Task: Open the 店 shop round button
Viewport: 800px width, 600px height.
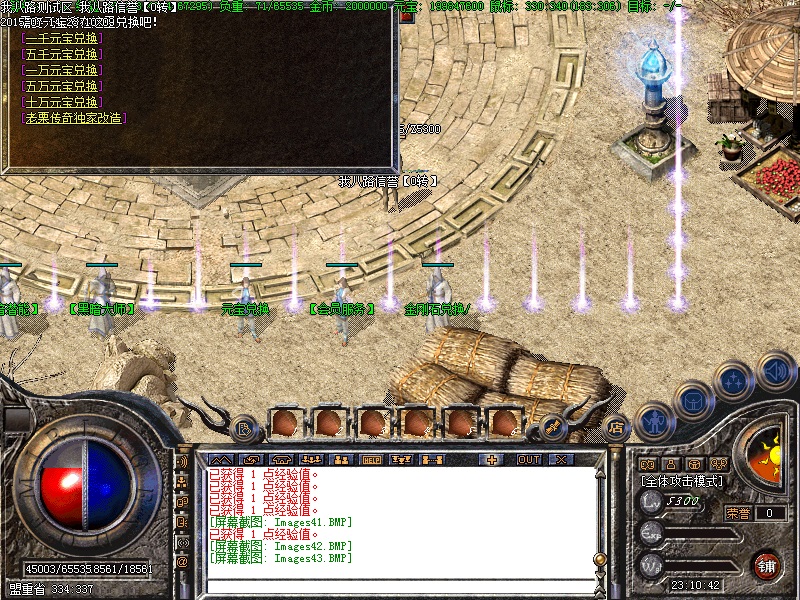Action: (616, 426)
